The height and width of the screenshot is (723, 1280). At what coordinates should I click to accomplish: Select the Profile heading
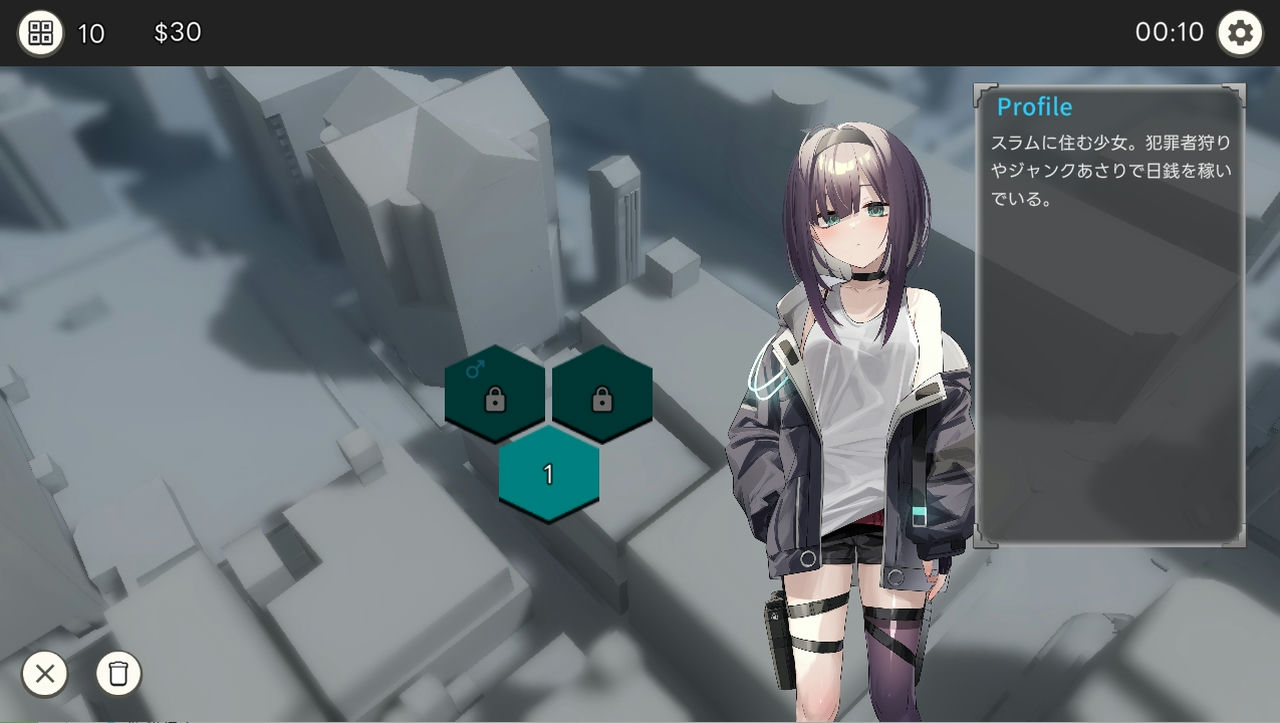coord(1034,106)
